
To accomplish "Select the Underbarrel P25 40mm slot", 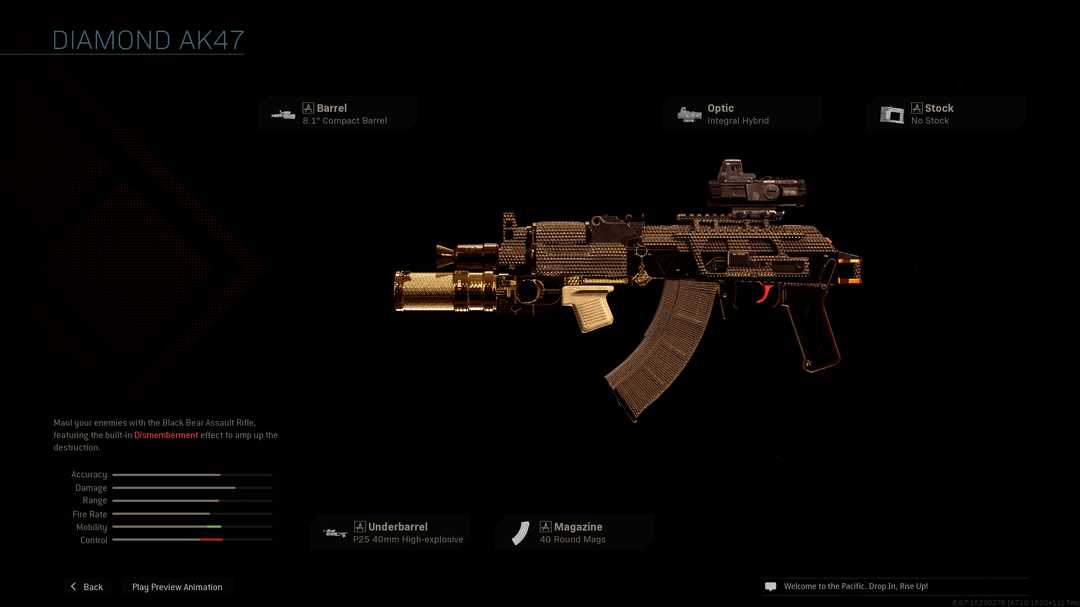I will tap(390, 533).
